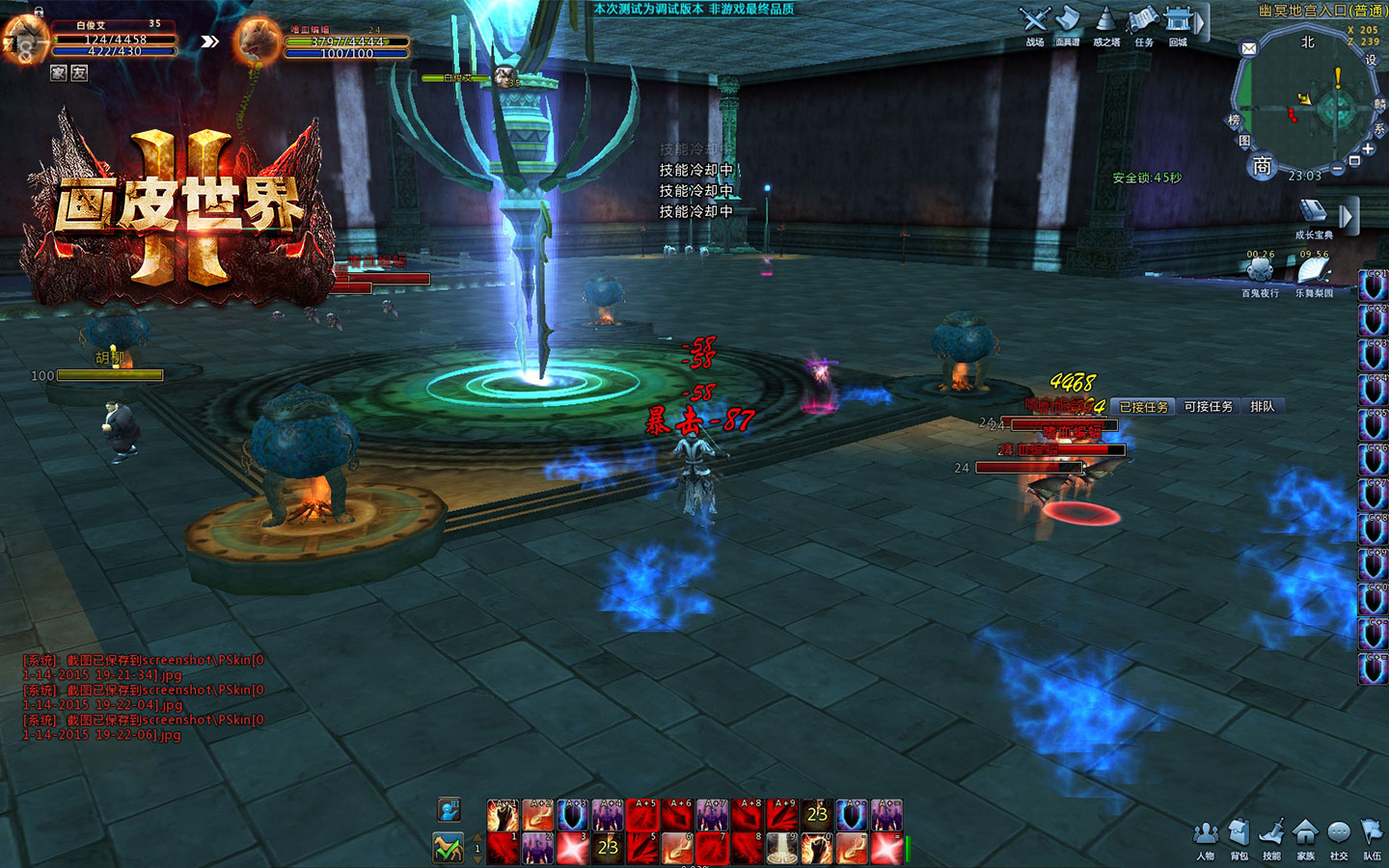This screenshot has height=868, width=1389.
Task: Activate the white fountain skill in slot 9
Action: click(781, 849)
